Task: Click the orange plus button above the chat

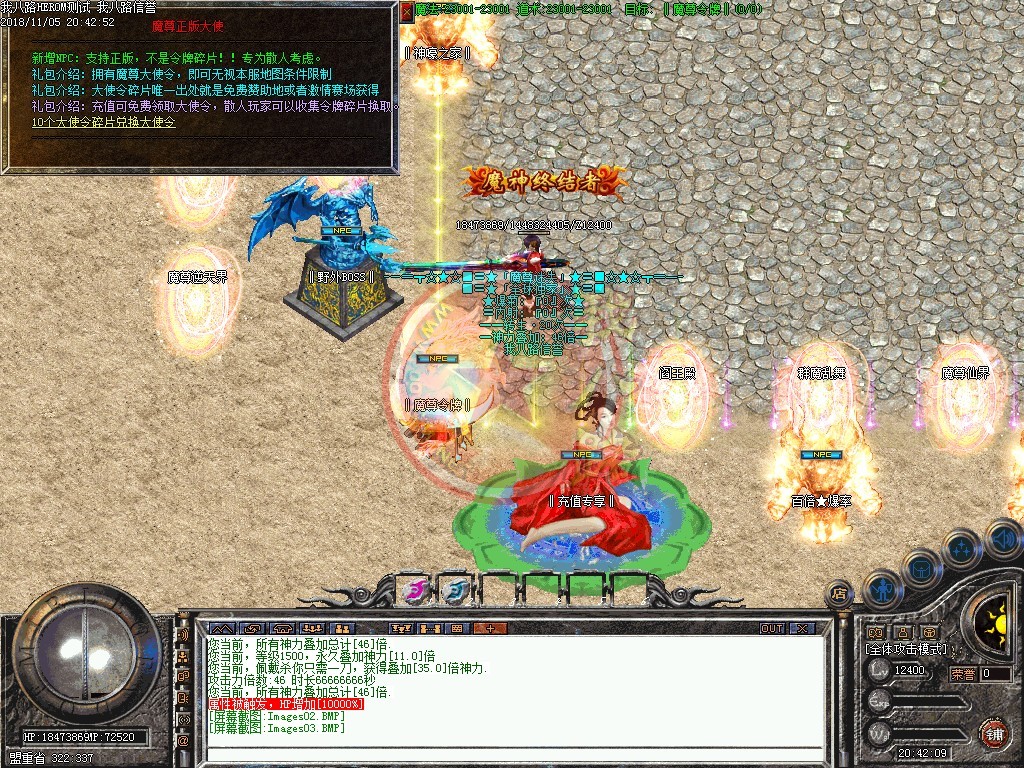Action: (x=490, y=628)
